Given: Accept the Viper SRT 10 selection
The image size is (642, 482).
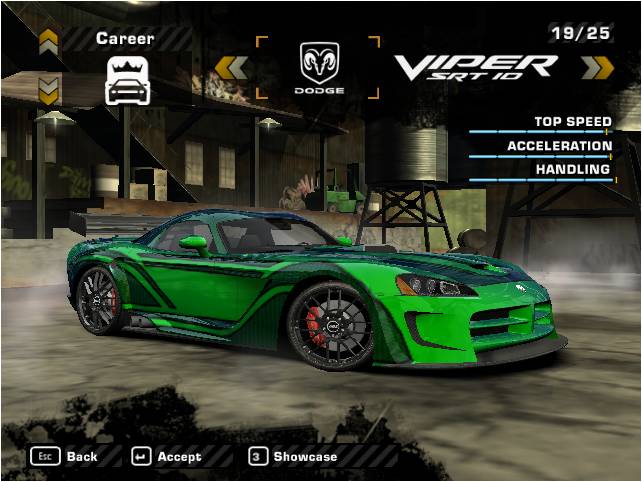Looking at the screenshot, I should (166, 456).
